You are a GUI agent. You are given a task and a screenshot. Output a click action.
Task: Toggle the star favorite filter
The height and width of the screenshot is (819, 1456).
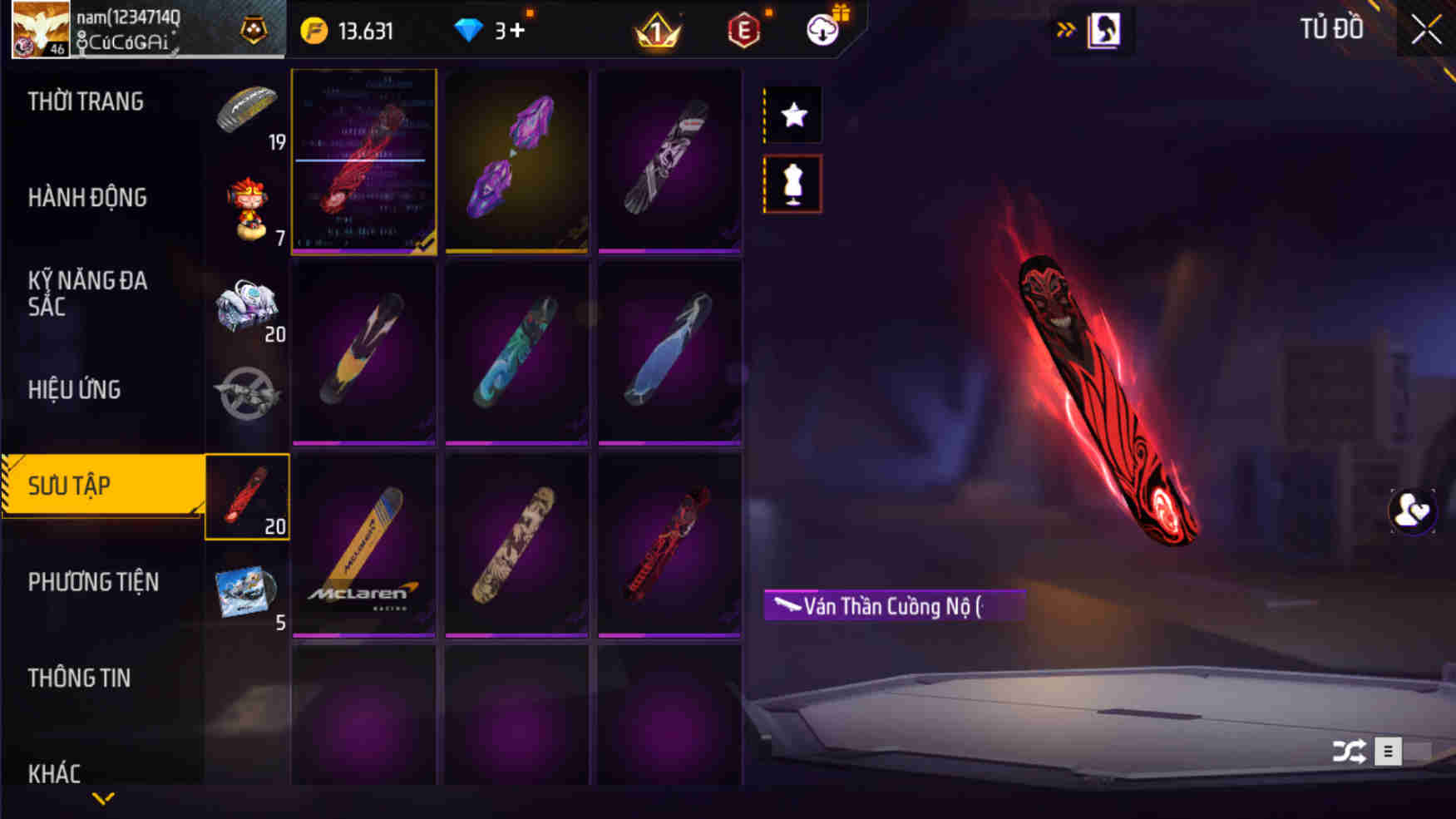pyautogui.click(x=792, y=114)
